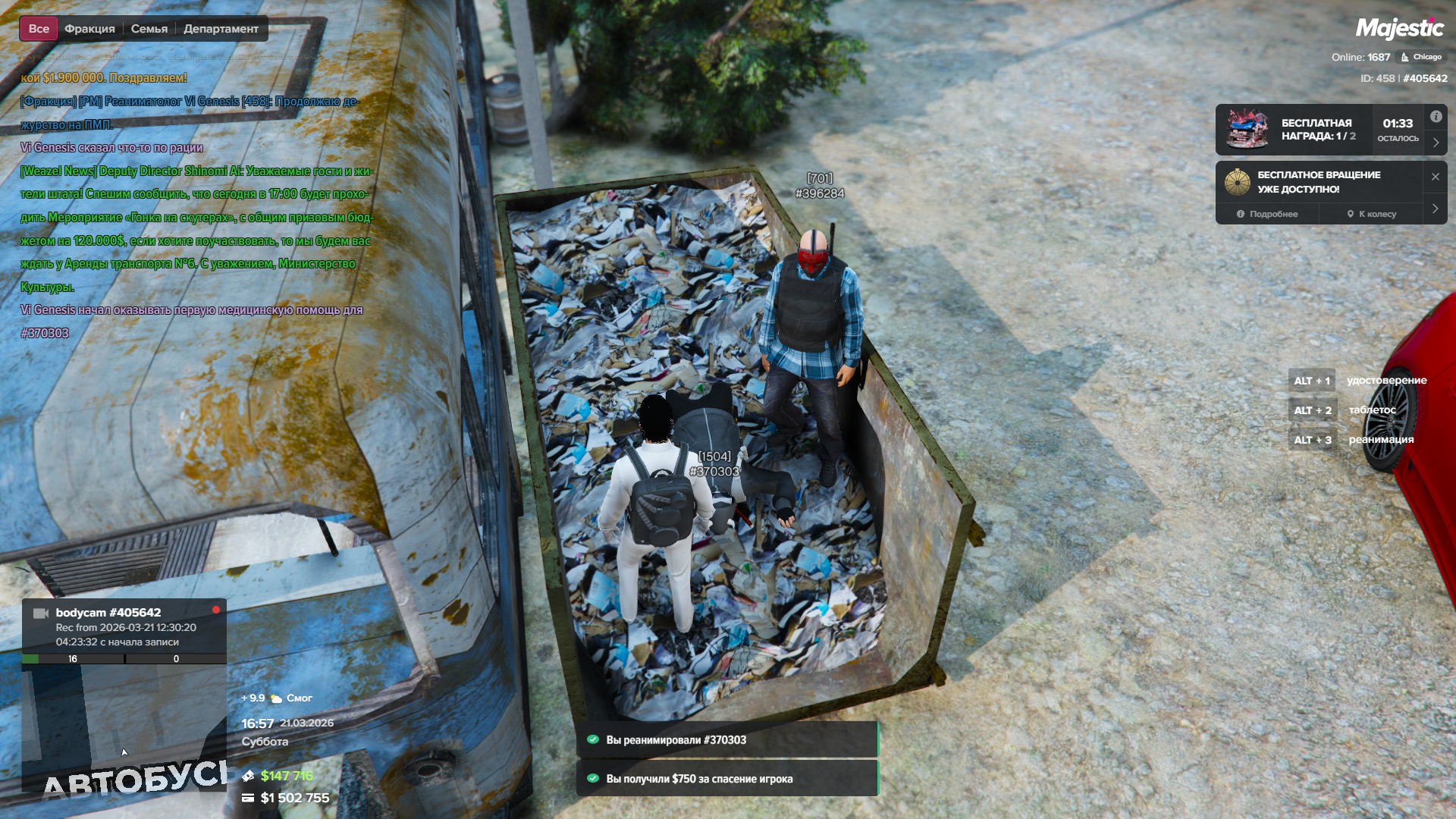Go to the wheel via К колесу
1456x819 pixels.
(1372, 214)
